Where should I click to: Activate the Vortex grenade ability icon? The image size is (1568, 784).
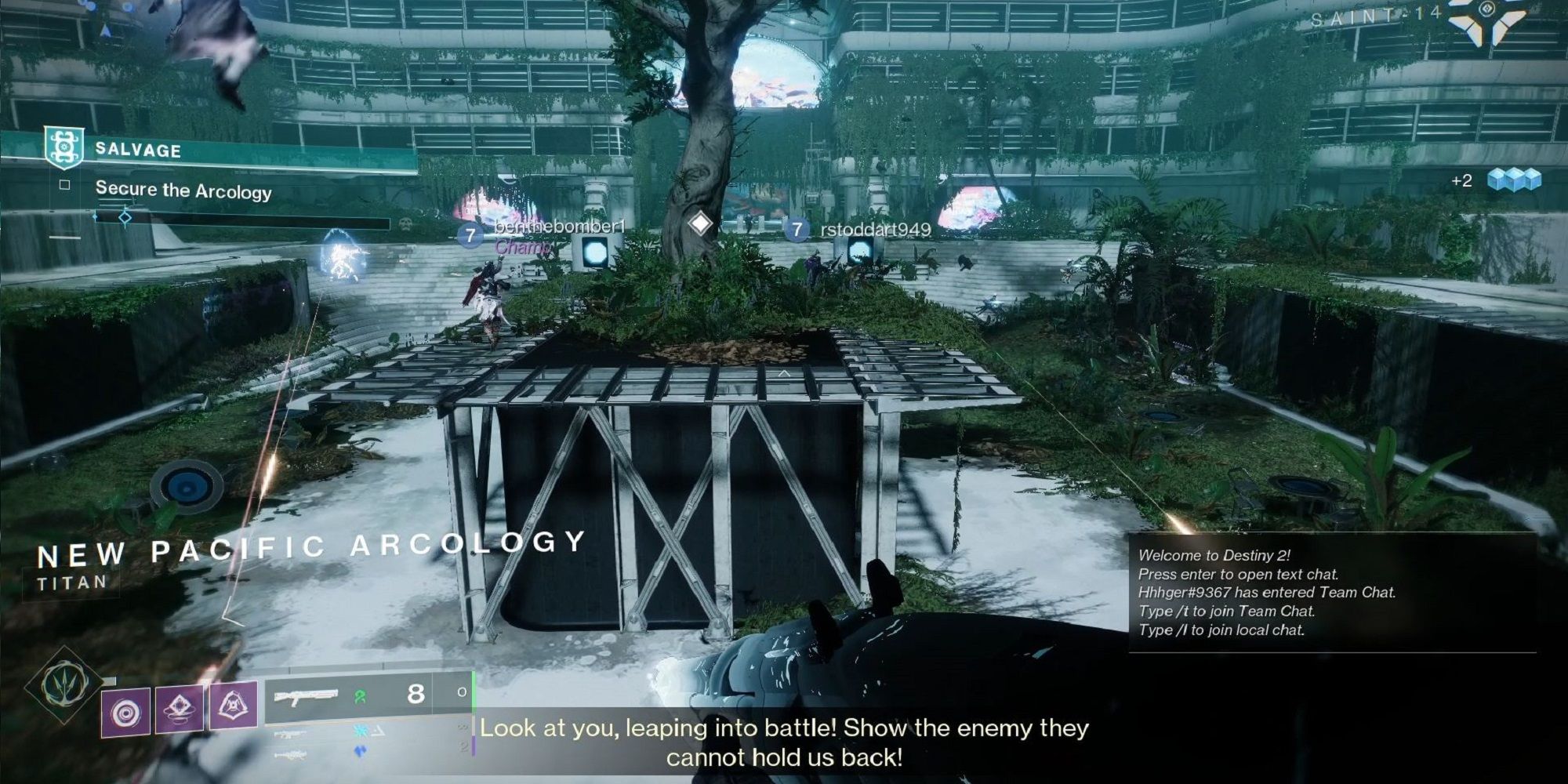pyautogui.click(x=126, y=711)
